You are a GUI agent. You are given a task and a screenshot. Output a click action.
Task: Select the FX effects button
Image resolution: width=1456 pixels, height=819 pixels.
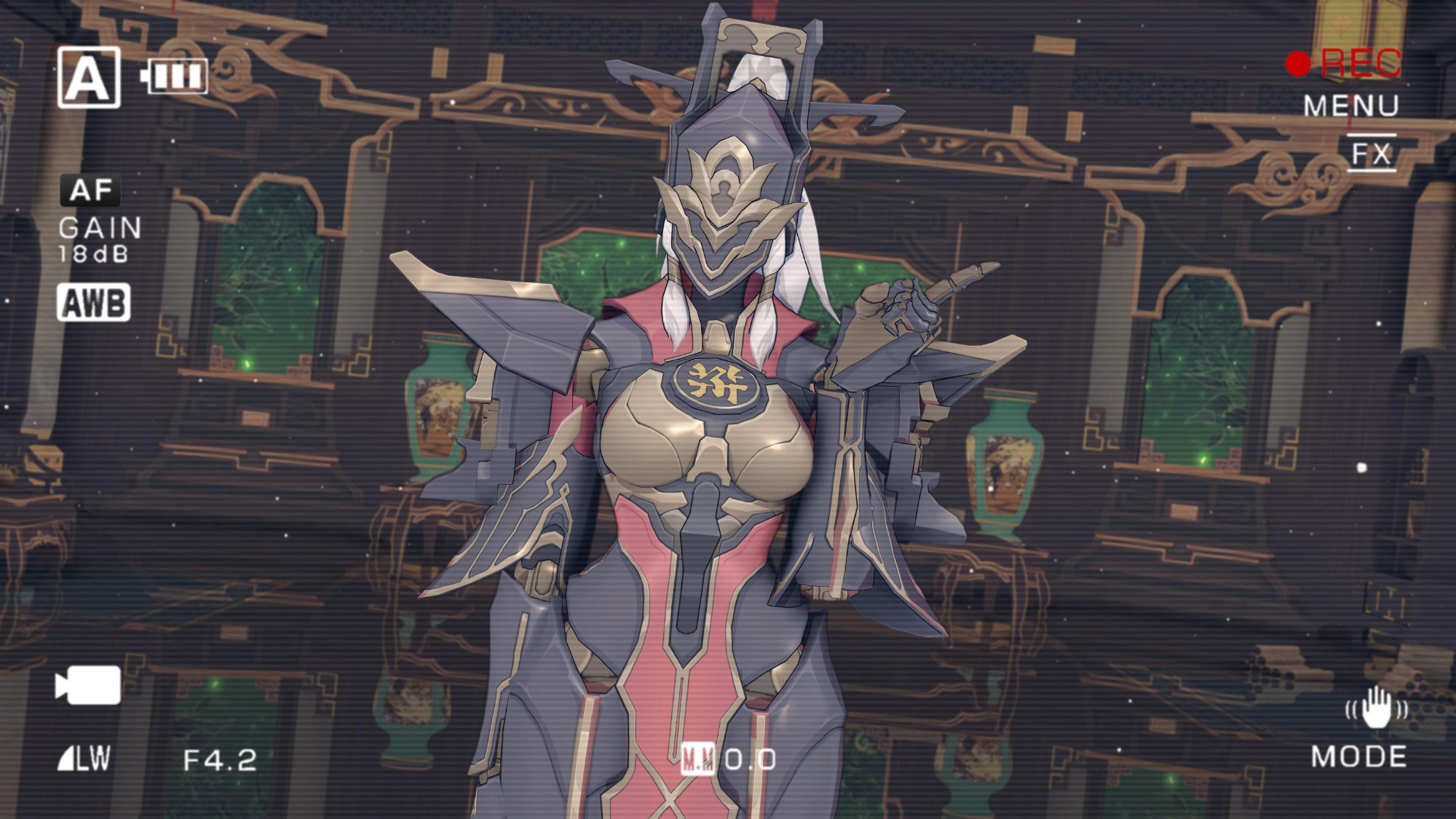pyautogui.click(x=1372, y=154)
